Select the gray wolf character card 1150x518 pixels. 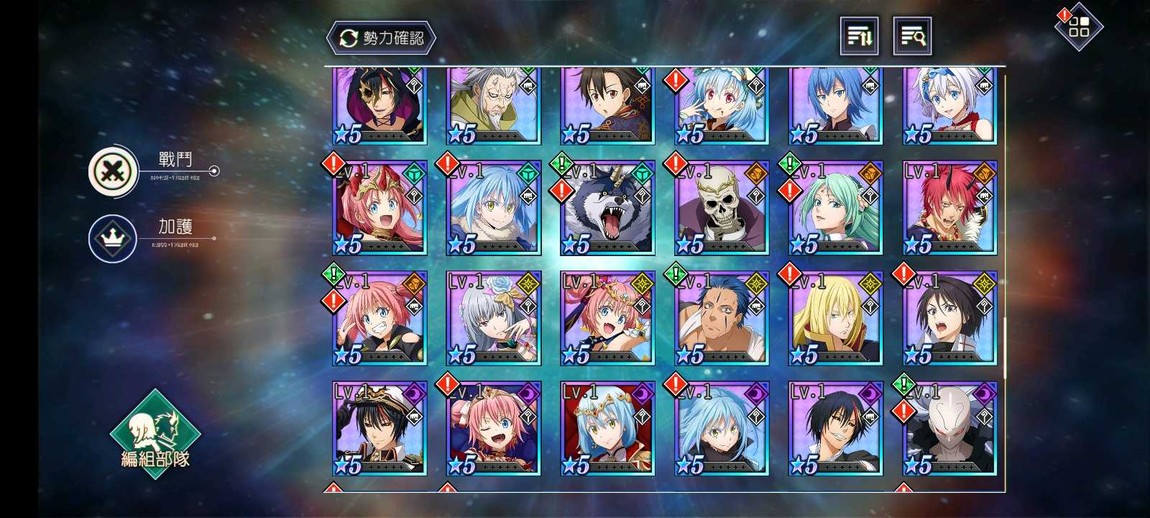tap(609, 208)
